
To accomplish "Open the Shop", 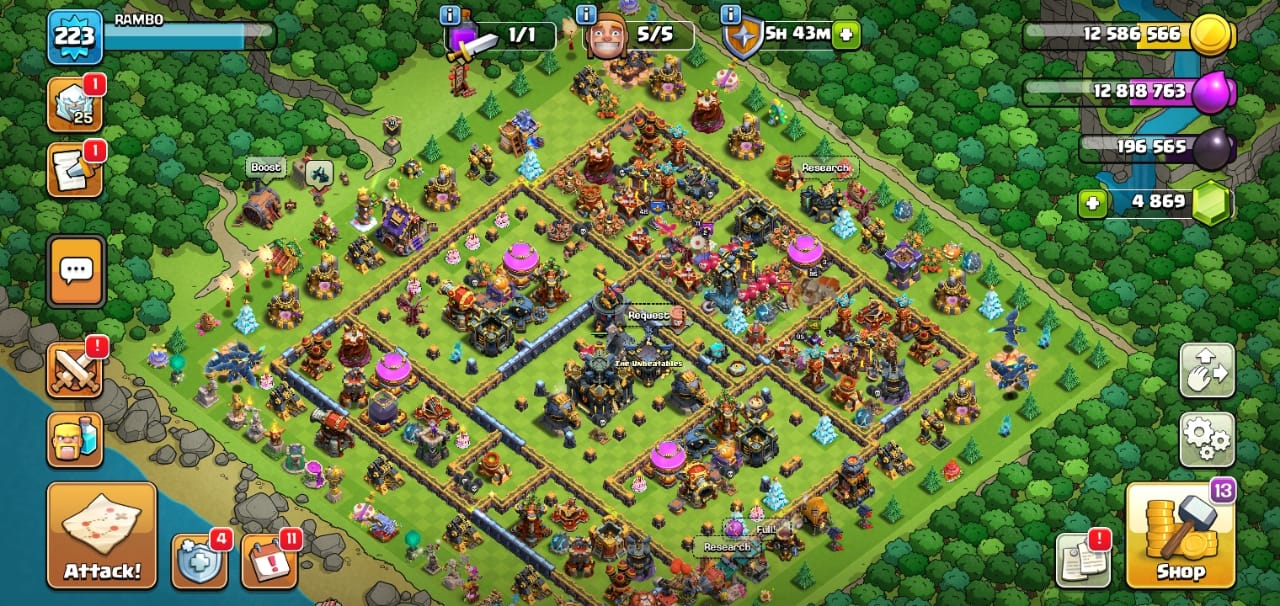I will click(x=1181, y=535).
